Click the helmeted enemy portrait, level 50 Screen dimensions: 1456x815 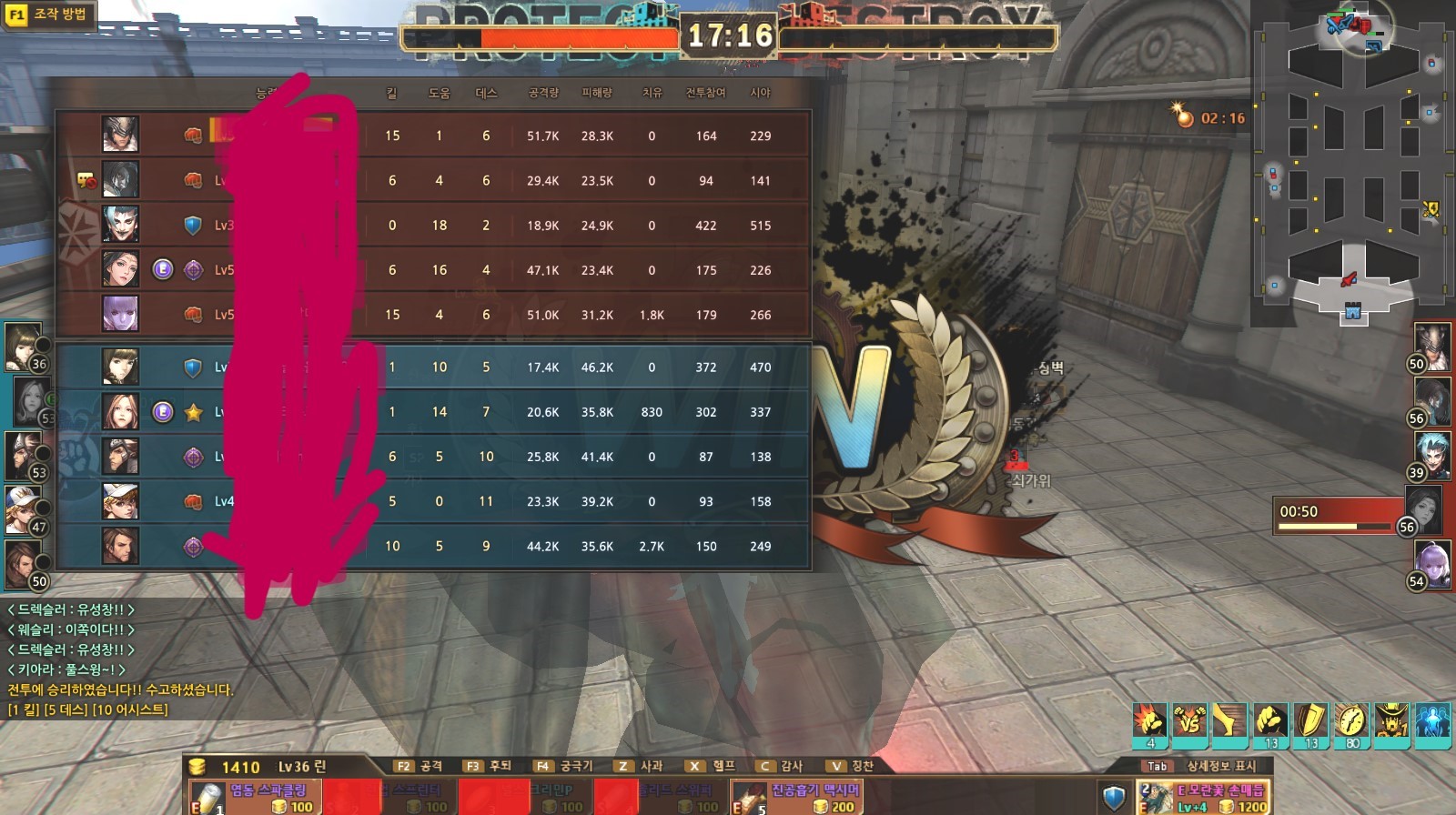pos(1431,346)
